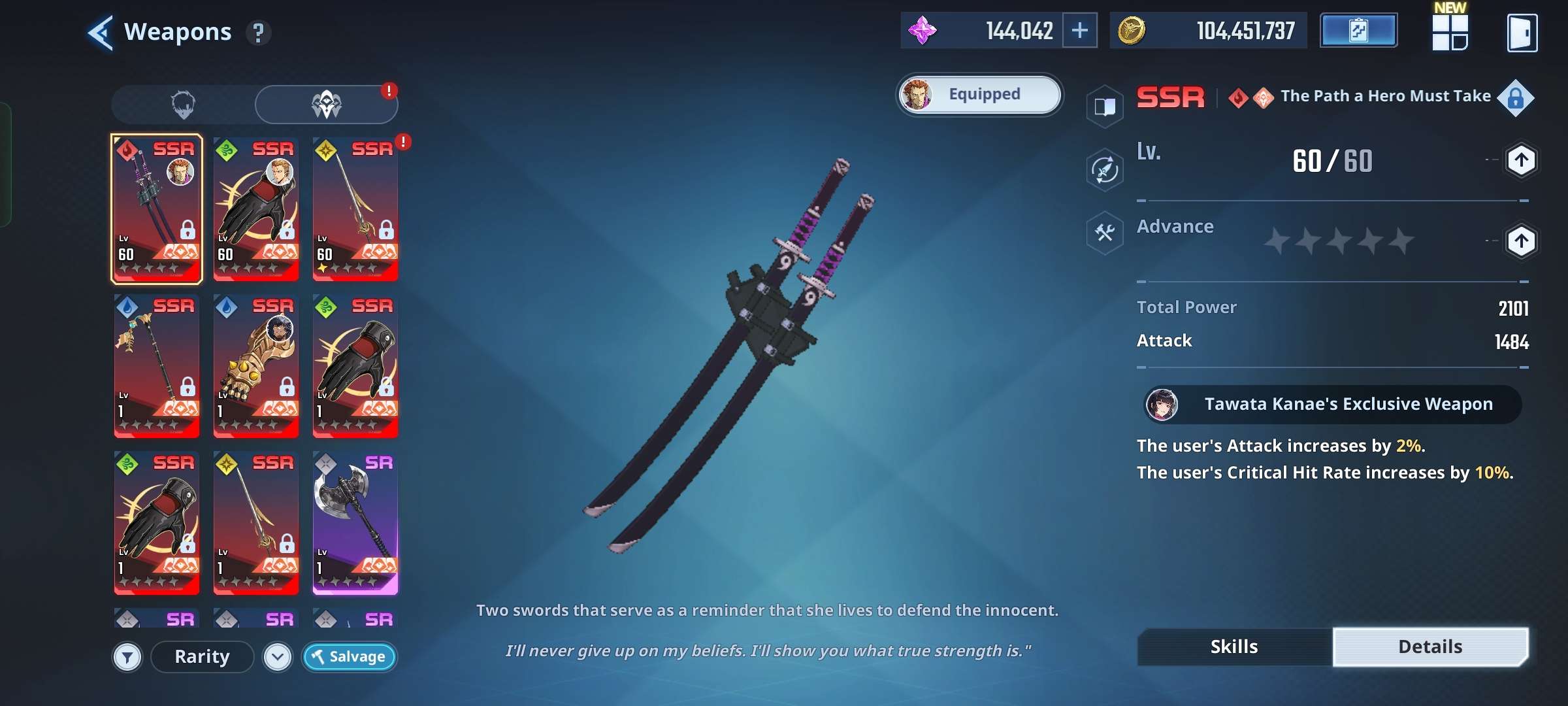Tap the Salvage button

349,657
